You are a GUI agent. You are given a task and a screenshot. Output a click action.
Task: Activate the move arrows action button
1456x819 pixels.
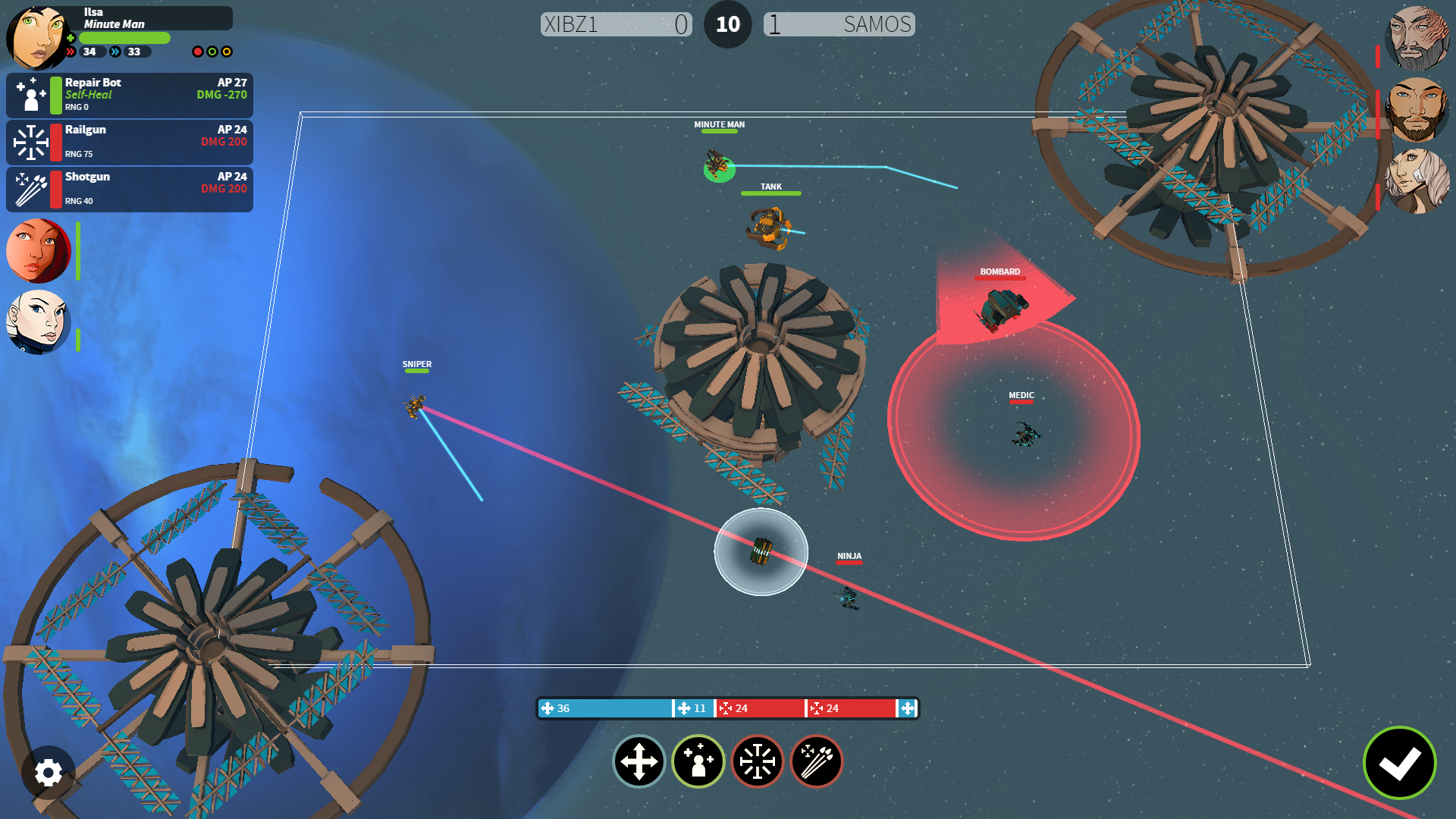(x=639, y=761)
